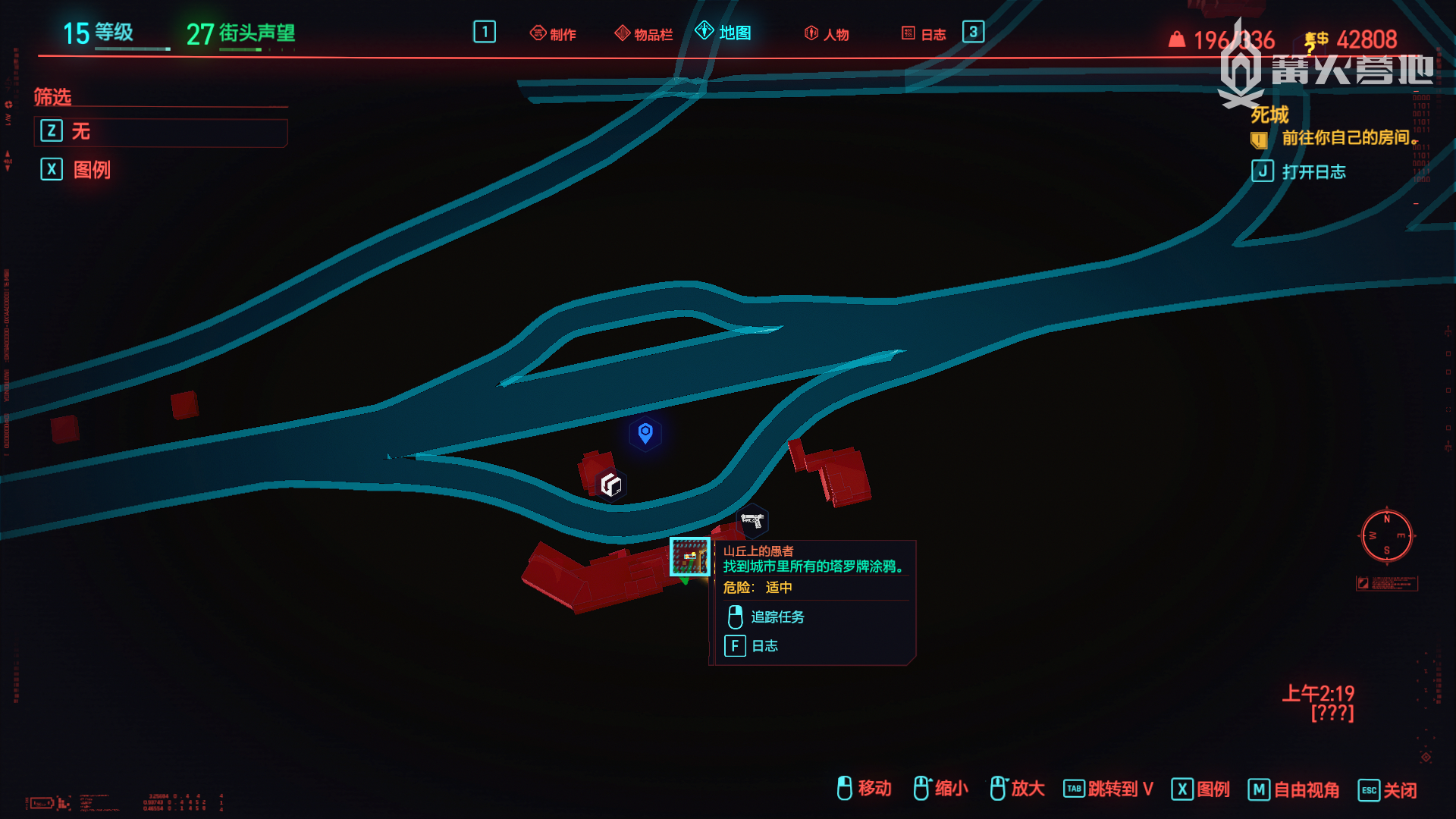This screenshot has height=819, width=1456.
Task: Open 日志 from the quest tooltip
Action: (x=764, y=646)
